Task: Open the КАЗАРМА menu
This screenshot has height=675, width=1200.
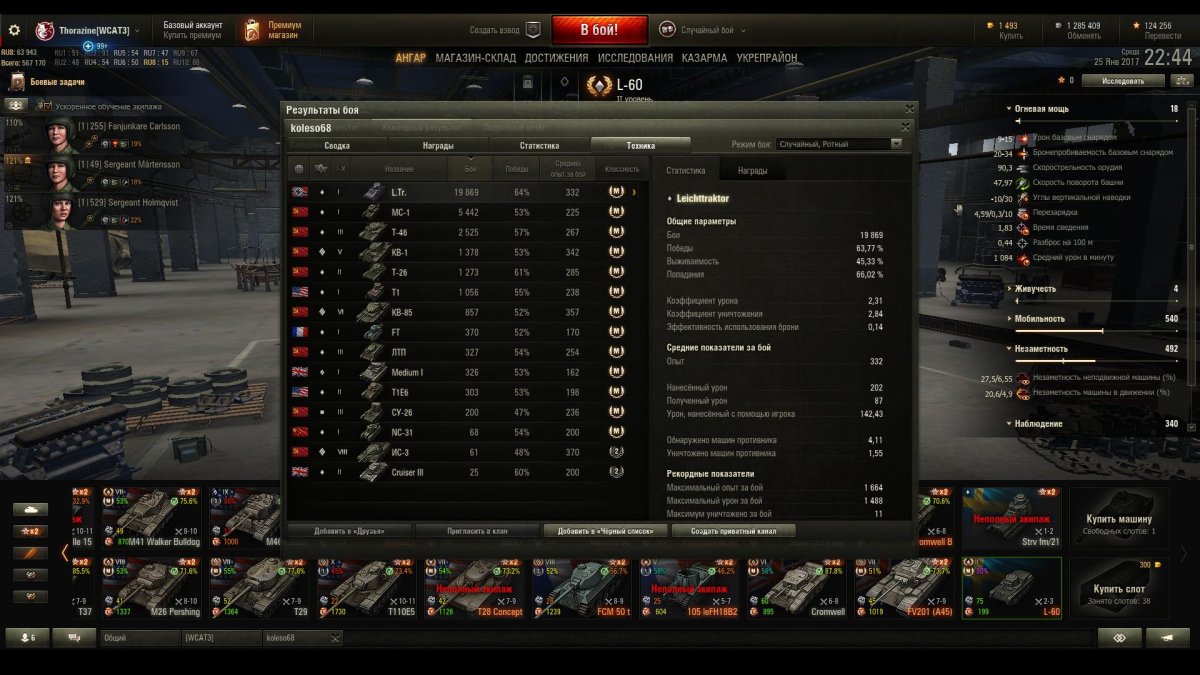Action: (704, 58)
